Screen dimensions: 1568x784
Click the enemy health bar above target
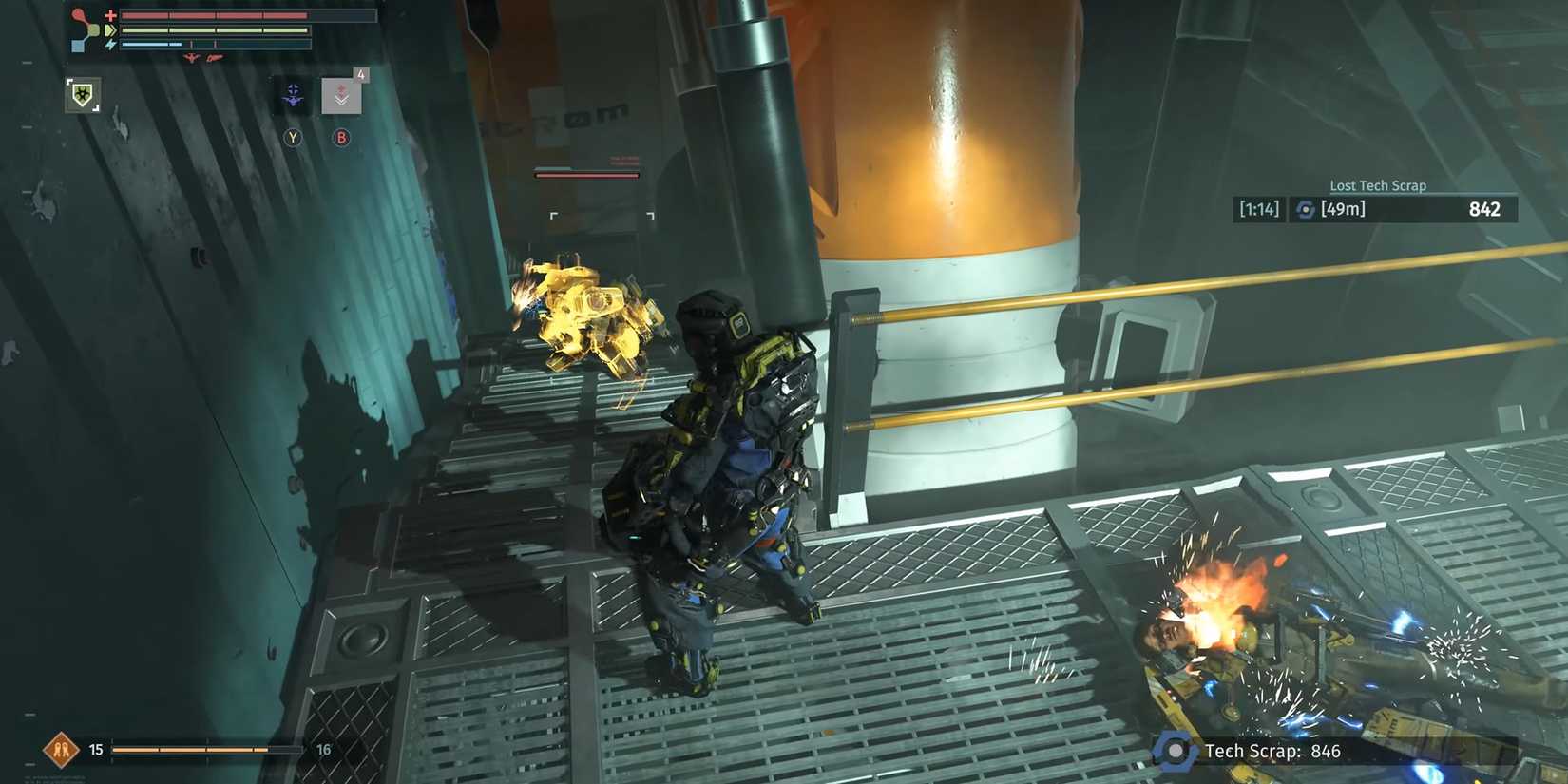click(586, 174)
